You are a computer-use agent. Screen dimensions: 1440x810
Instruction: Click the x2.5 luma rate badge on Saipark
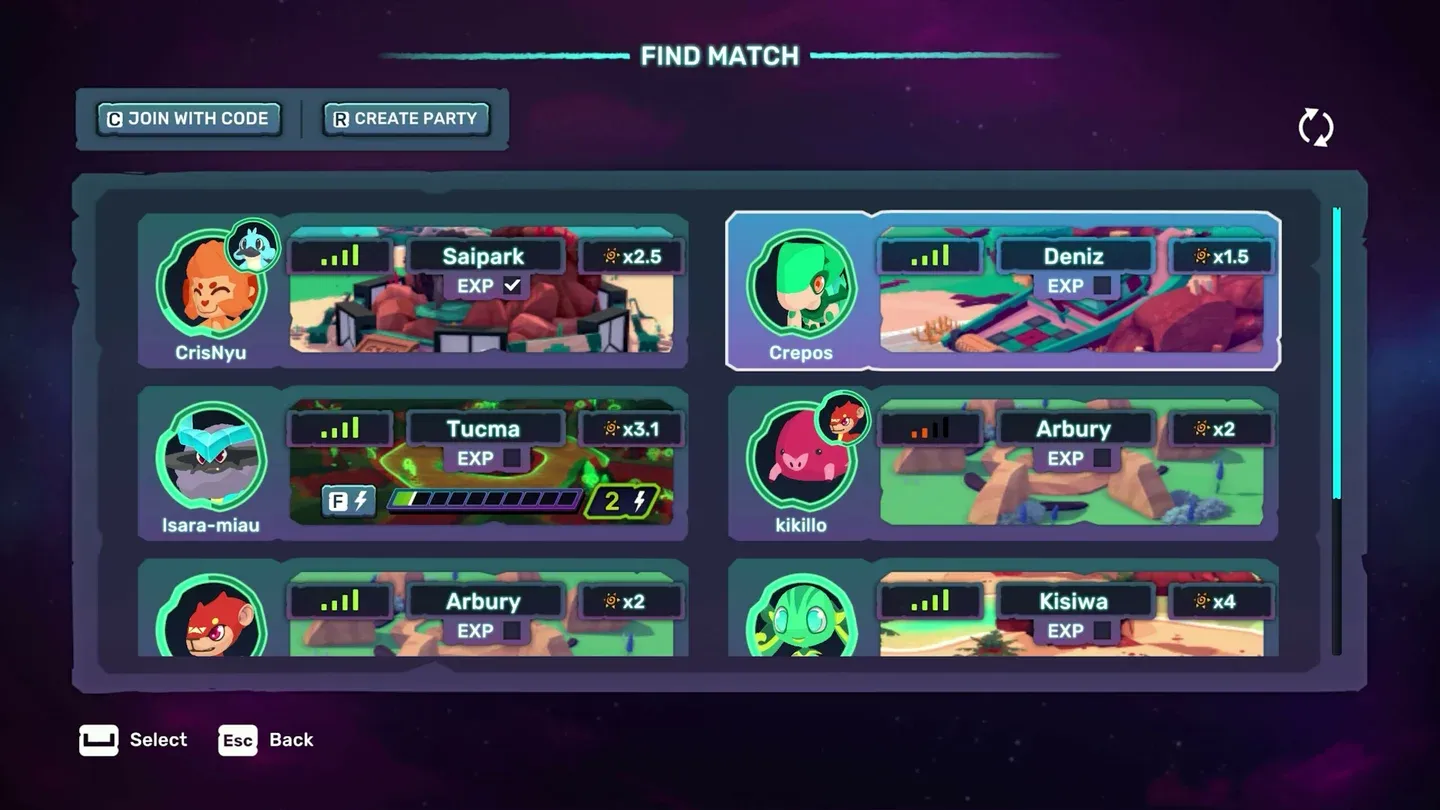pos(630,255)
